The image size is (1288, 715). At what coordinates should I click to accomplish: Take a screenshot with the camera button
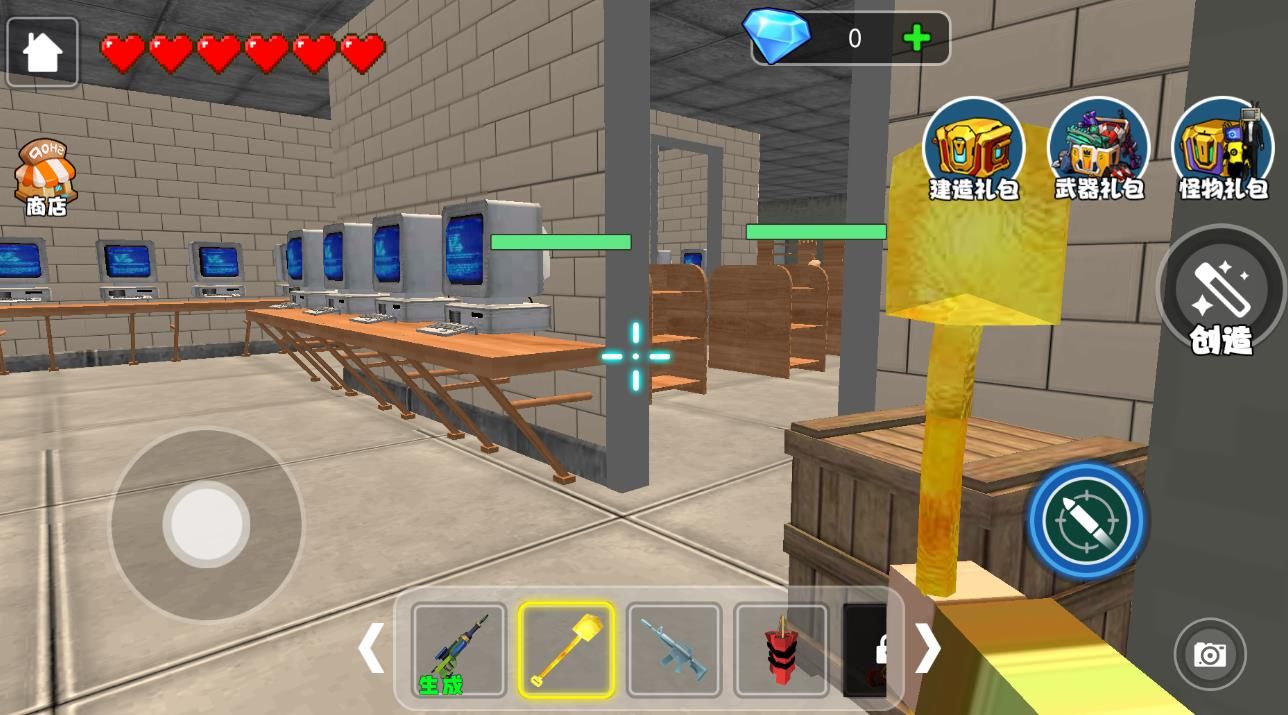[1210, 655]
